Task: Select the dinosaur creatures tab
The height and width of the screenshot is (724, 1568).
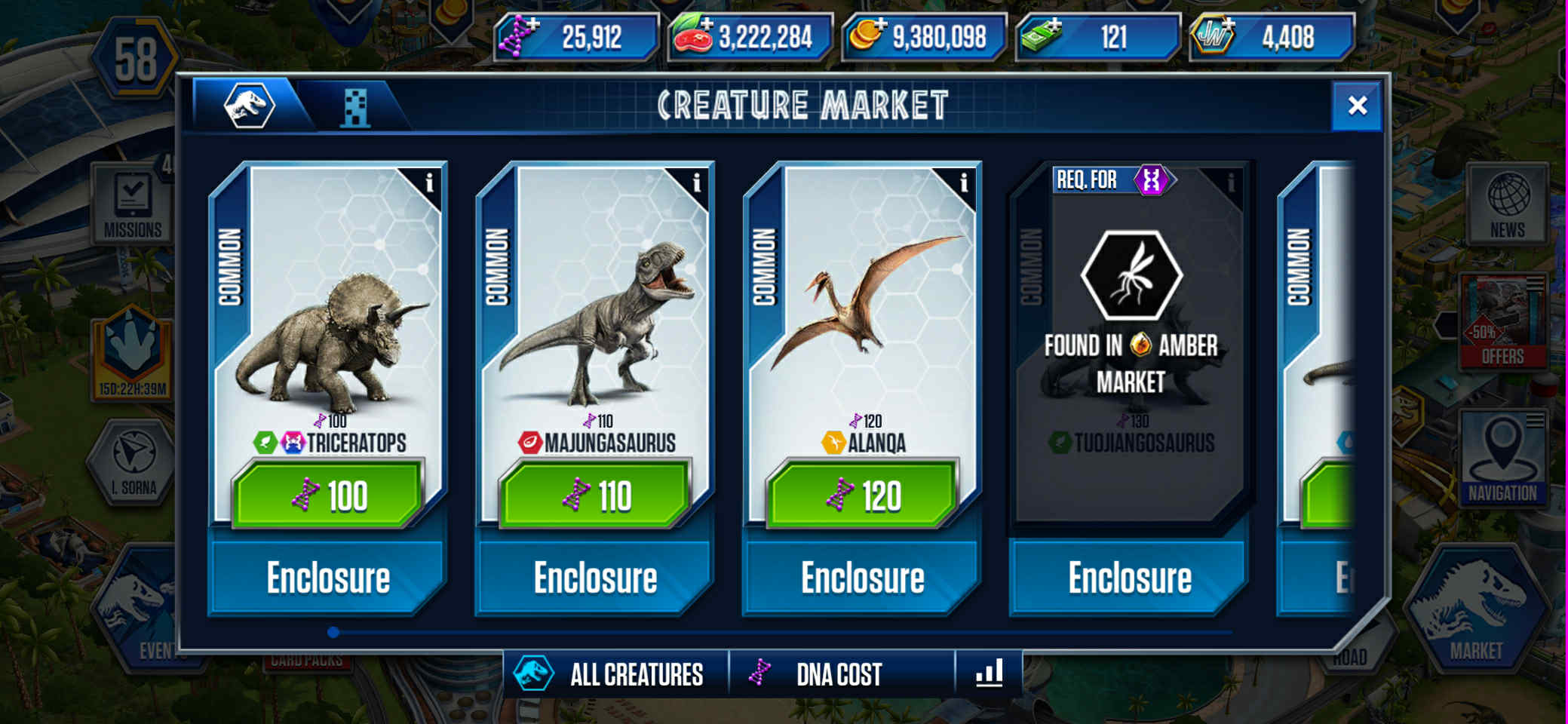Action: pos(249,106)
